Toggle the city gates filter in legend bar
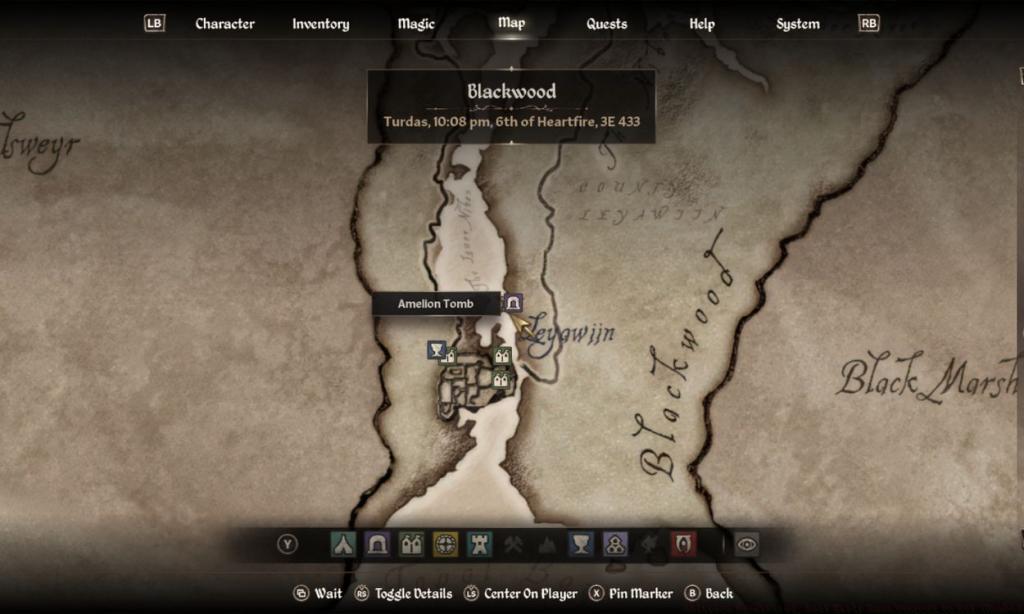The image size is (1024, 614). pos(411,544)
